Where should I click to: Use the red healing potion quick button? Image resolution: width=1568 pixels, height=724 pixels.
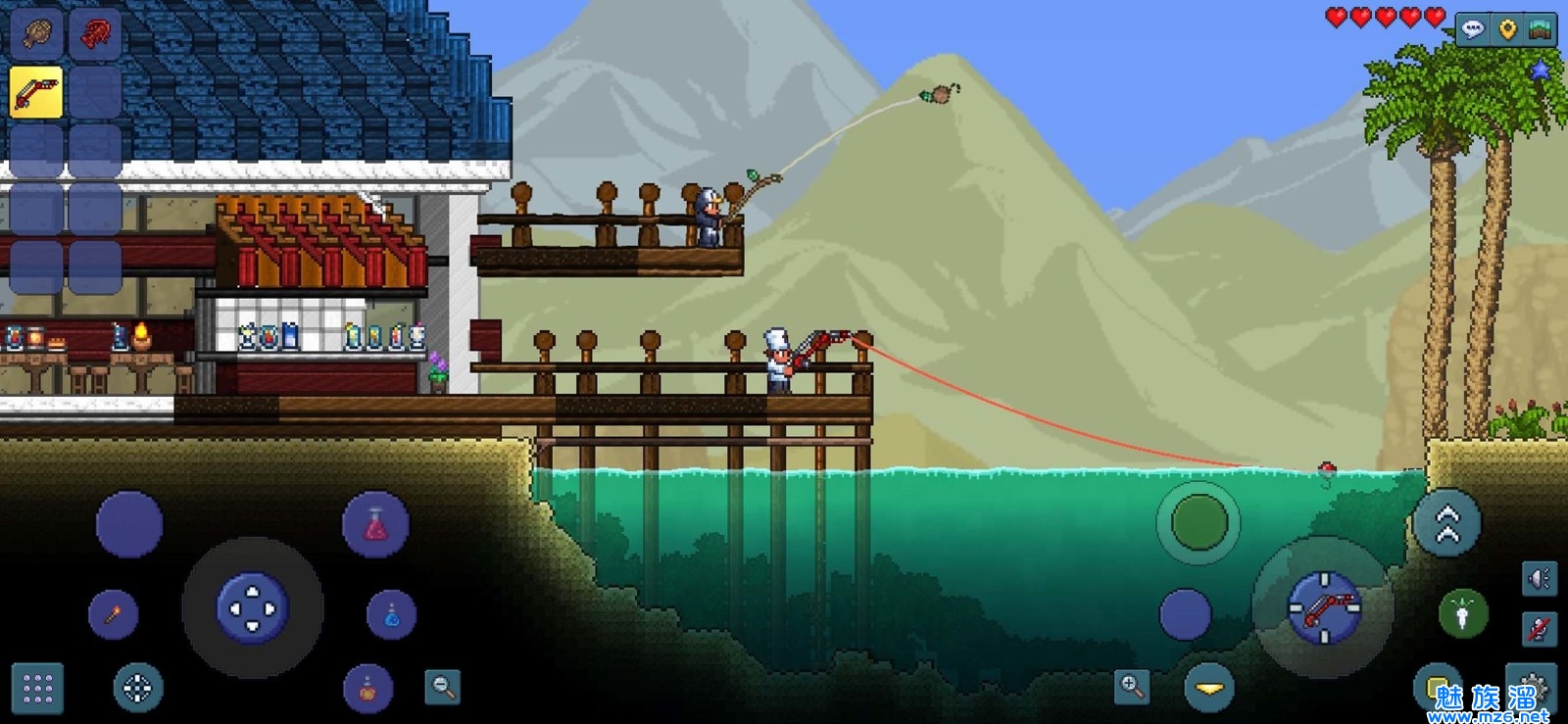[x=375, y=525]
